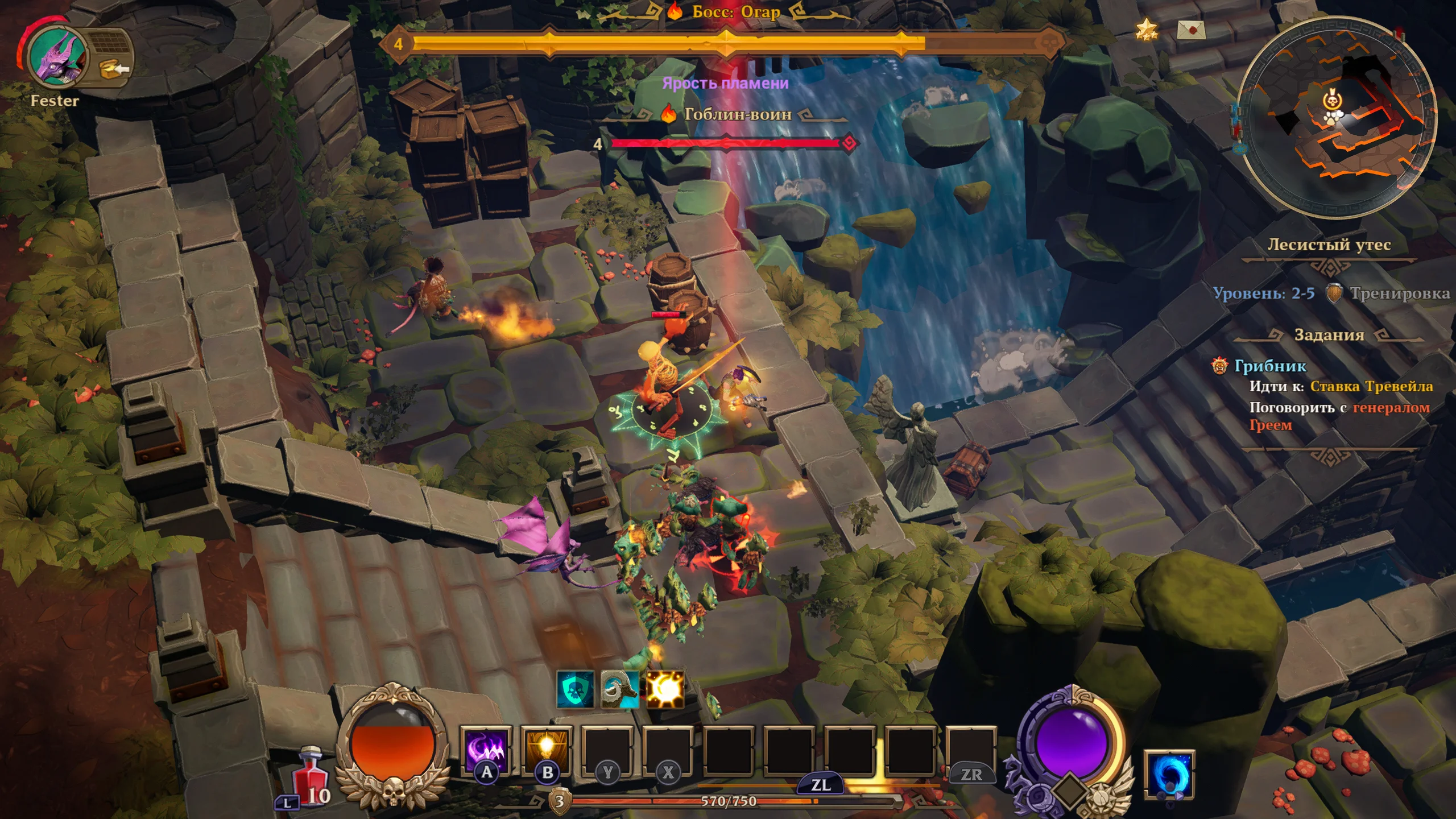Click the Задания quests header
1456x819 pixels.
[1329, 335]
